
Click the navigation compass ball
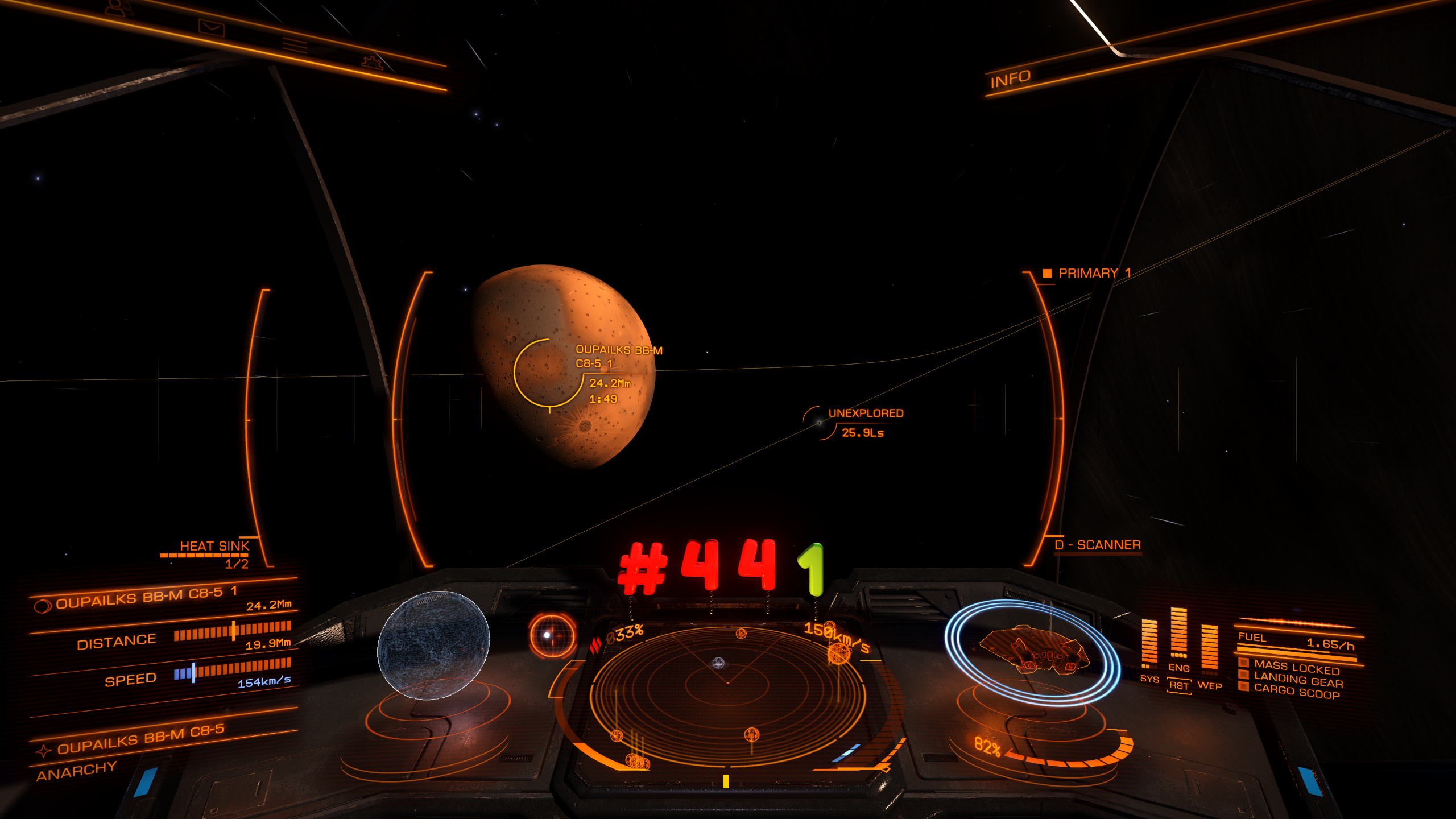pyautogui.click(x=552, y=635)
